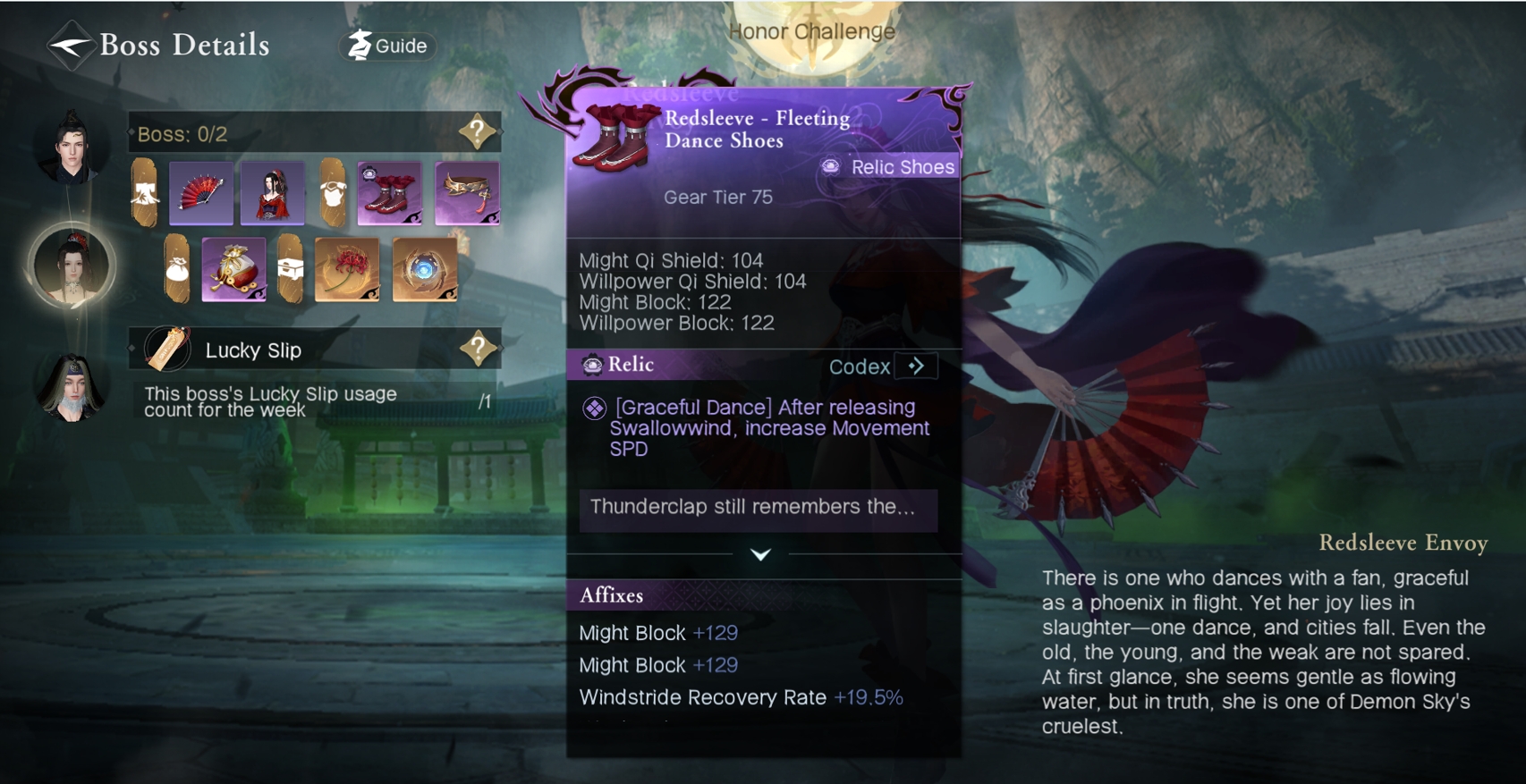The width and height of the screenshot is (1526, 784).
Task: Choose the hooded elder boss portrait
Action: click(x=72, y=387)
